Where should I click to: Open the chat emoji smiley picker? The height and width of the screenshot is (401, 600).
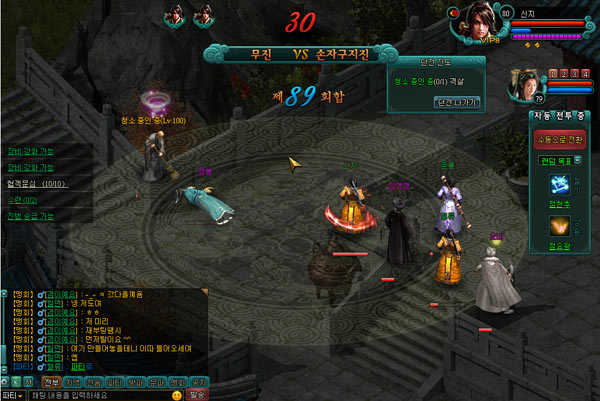(x=176, y=394)
